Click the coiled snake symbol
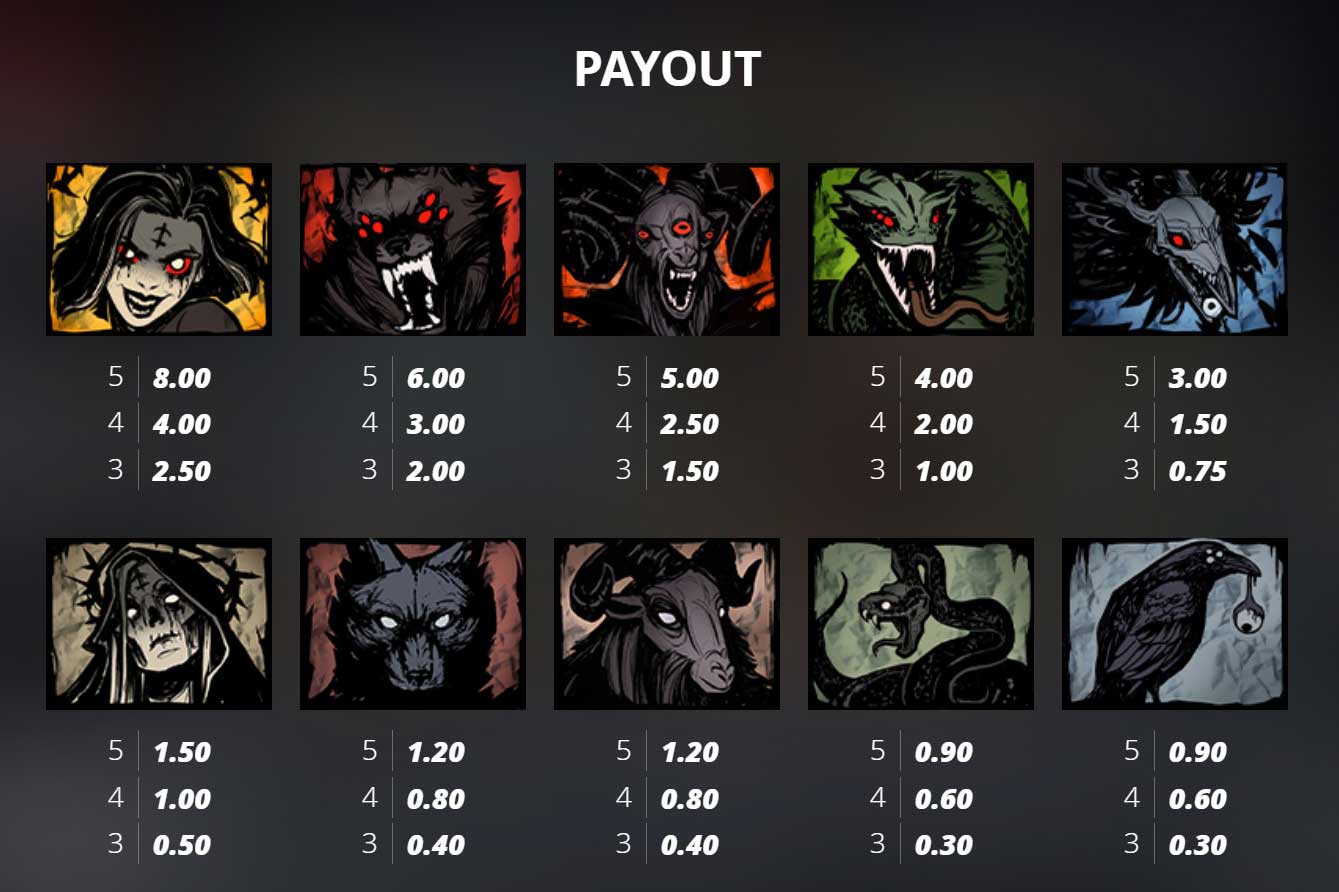Screen dimensions: 1339x892 coord(921,622)
